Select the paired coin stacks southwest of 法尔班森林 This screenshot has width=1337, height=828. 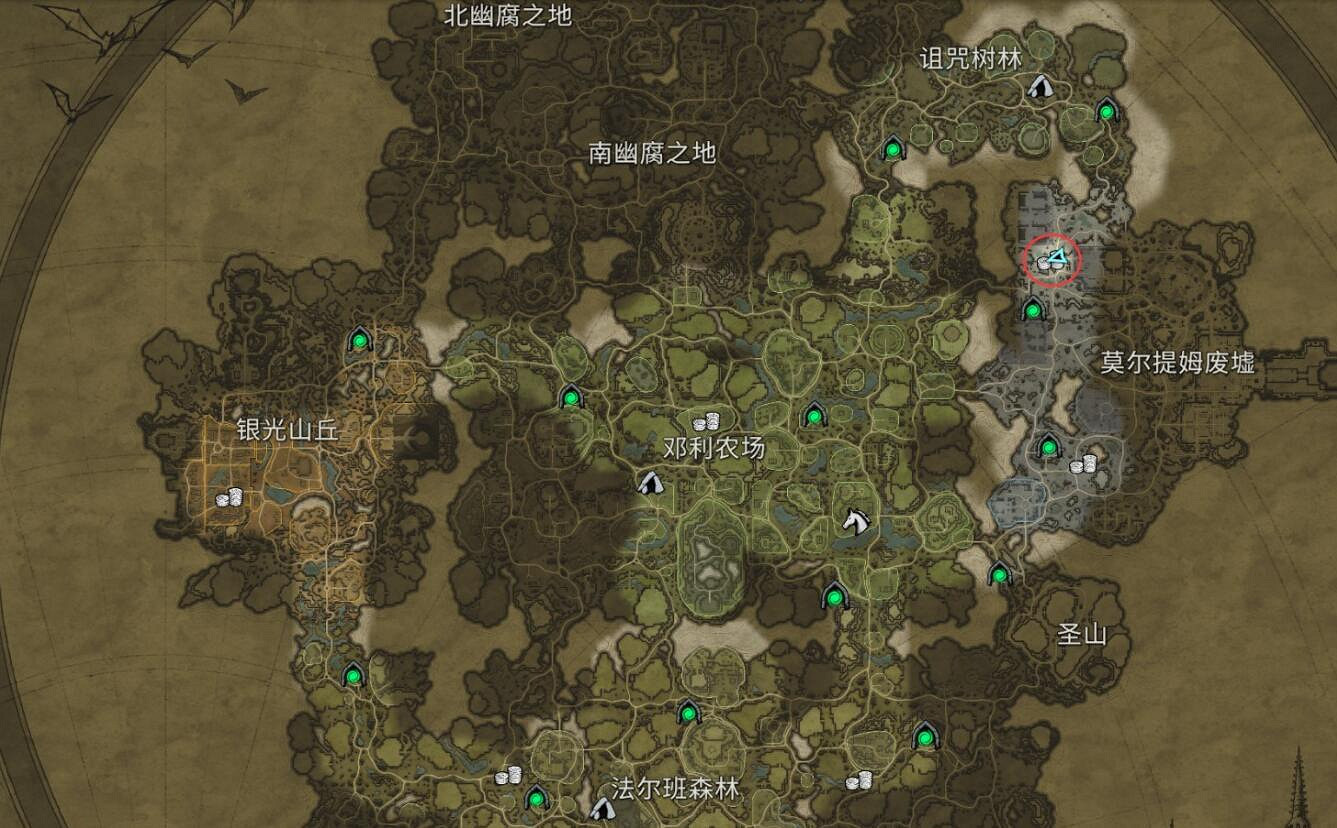pyautogui.click(x=507, y=774)
